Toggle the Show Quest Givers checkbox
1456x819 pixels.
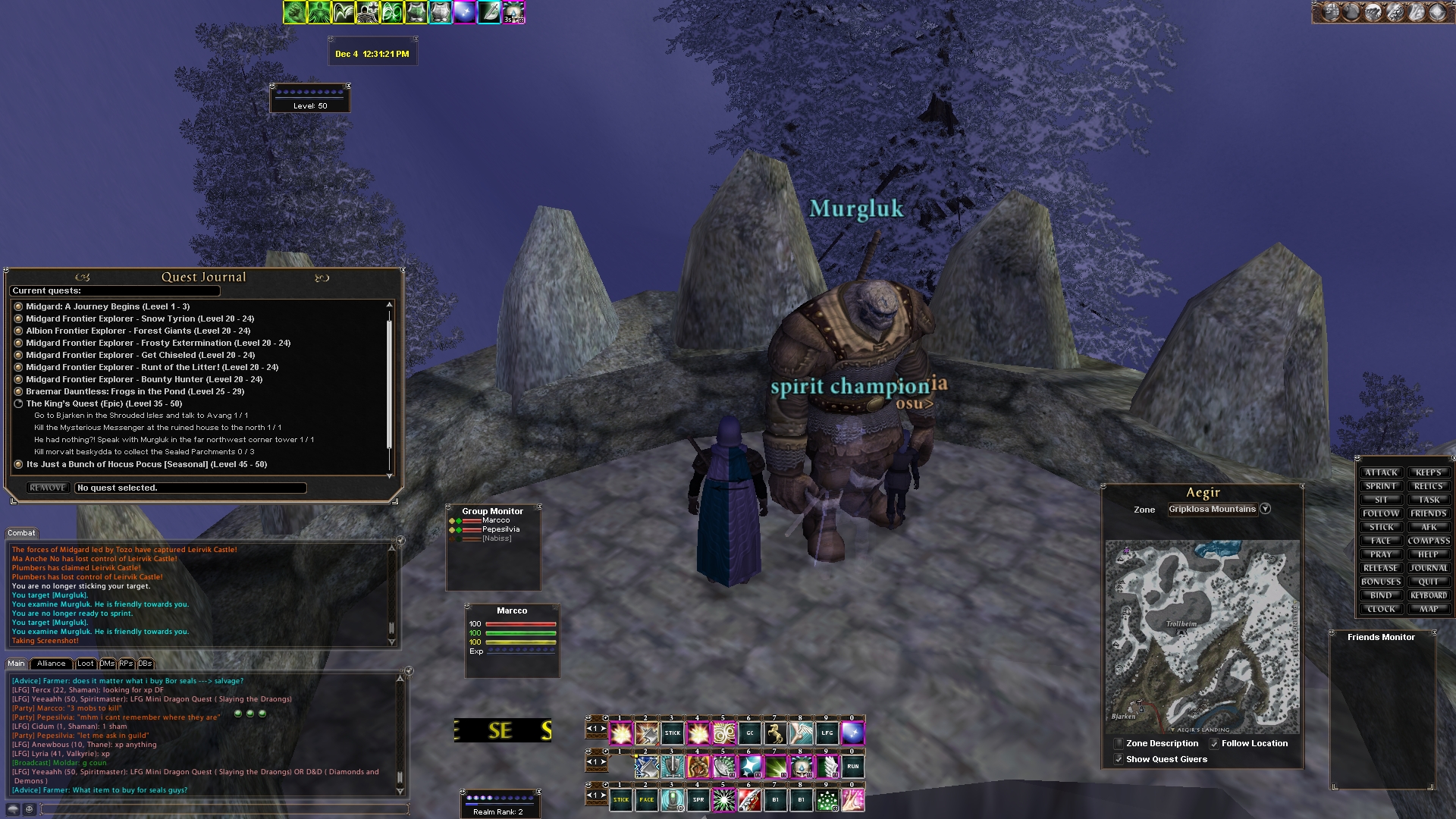(x=1119, y=759)
